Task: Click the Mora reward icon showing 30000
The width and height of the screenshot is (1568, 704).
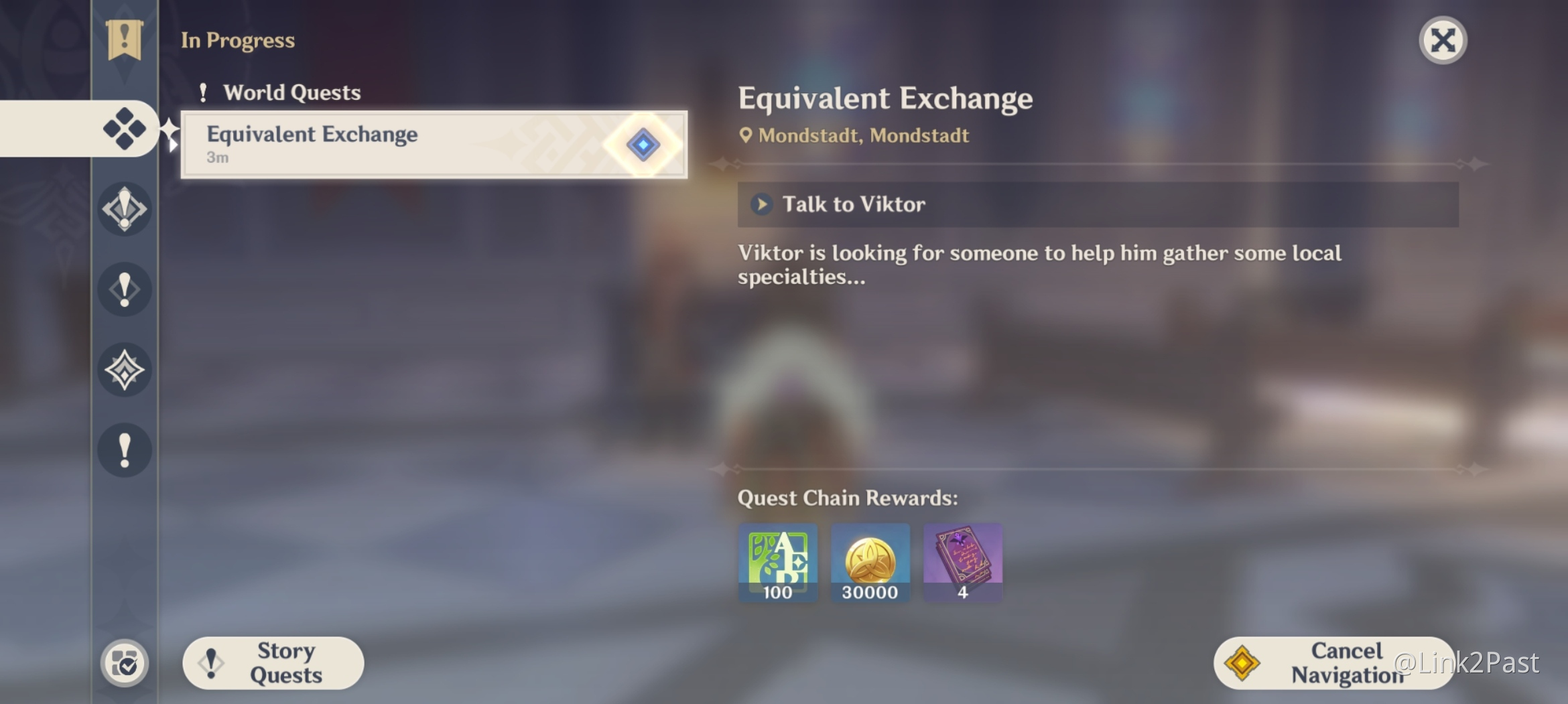Action: (x=870, y=563)
